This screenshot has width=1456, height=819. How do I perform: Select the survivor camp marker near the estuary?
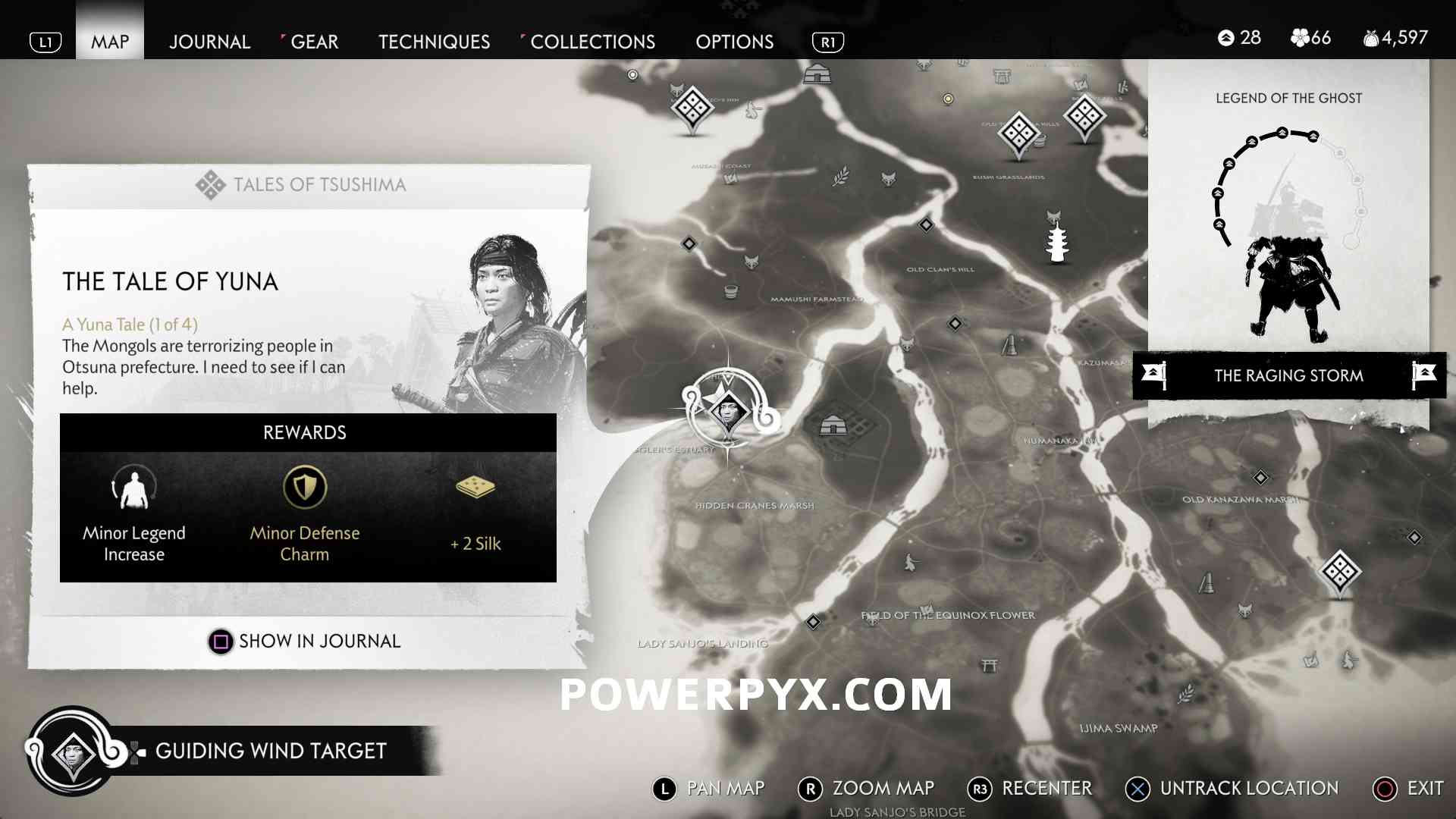tap(833, 425)
